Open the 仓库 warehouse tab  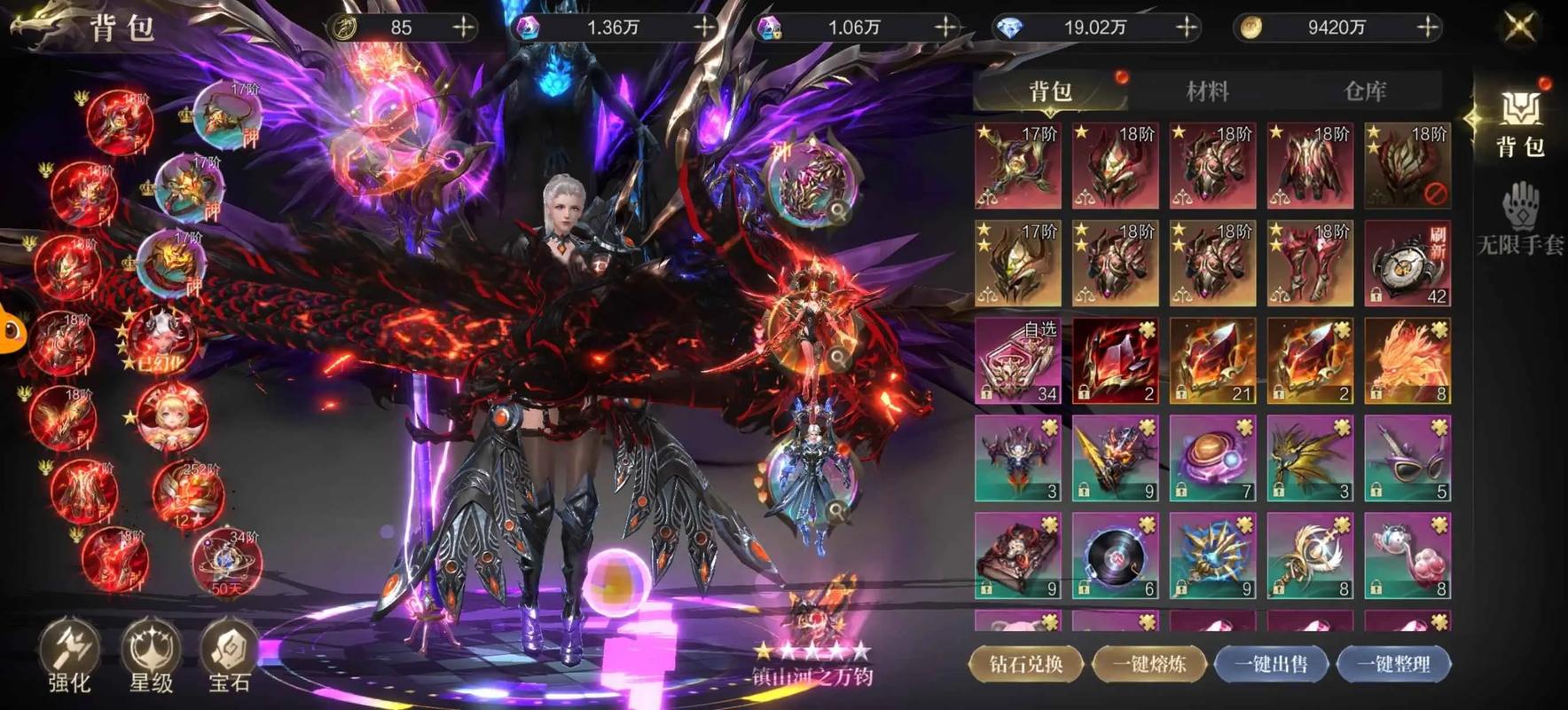[1364, 91]
